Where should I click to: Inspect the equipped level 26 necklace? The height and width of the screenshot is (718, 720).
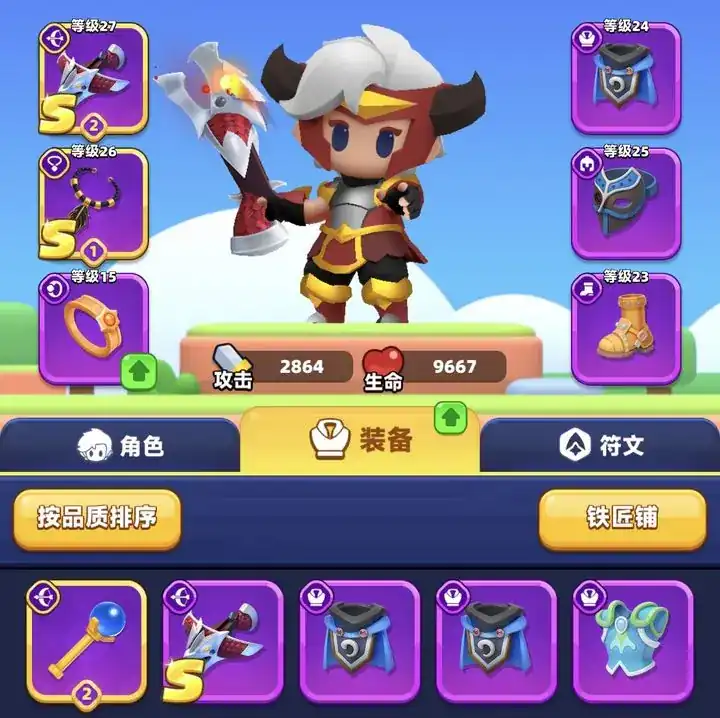[94, 203]
